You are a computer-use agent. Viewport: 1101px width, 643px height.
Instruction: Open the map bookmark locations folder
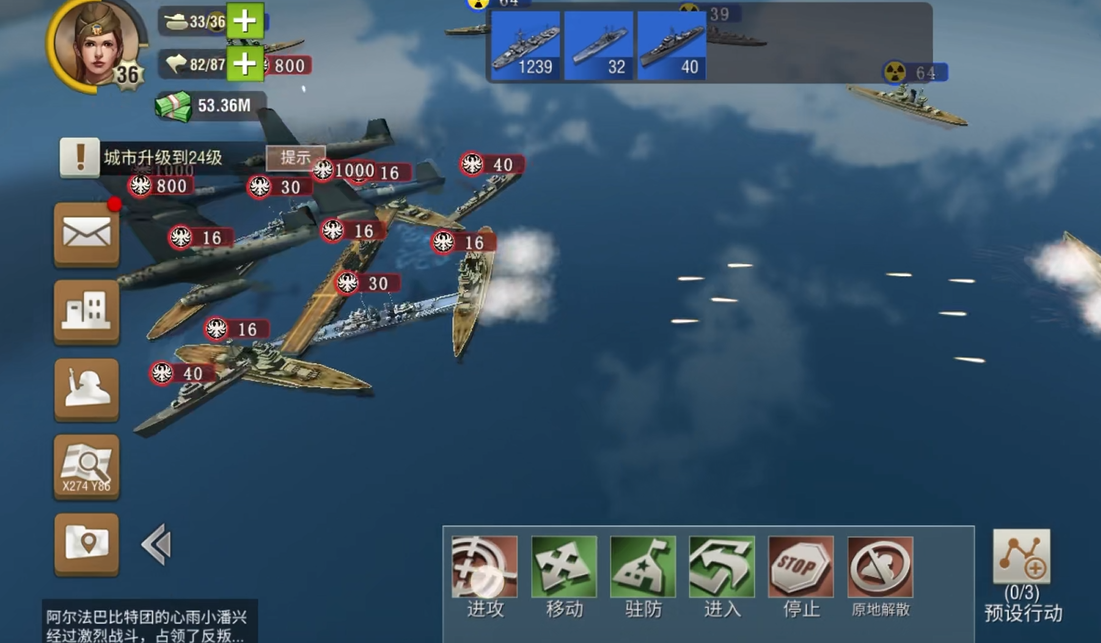tap(86, 544)
